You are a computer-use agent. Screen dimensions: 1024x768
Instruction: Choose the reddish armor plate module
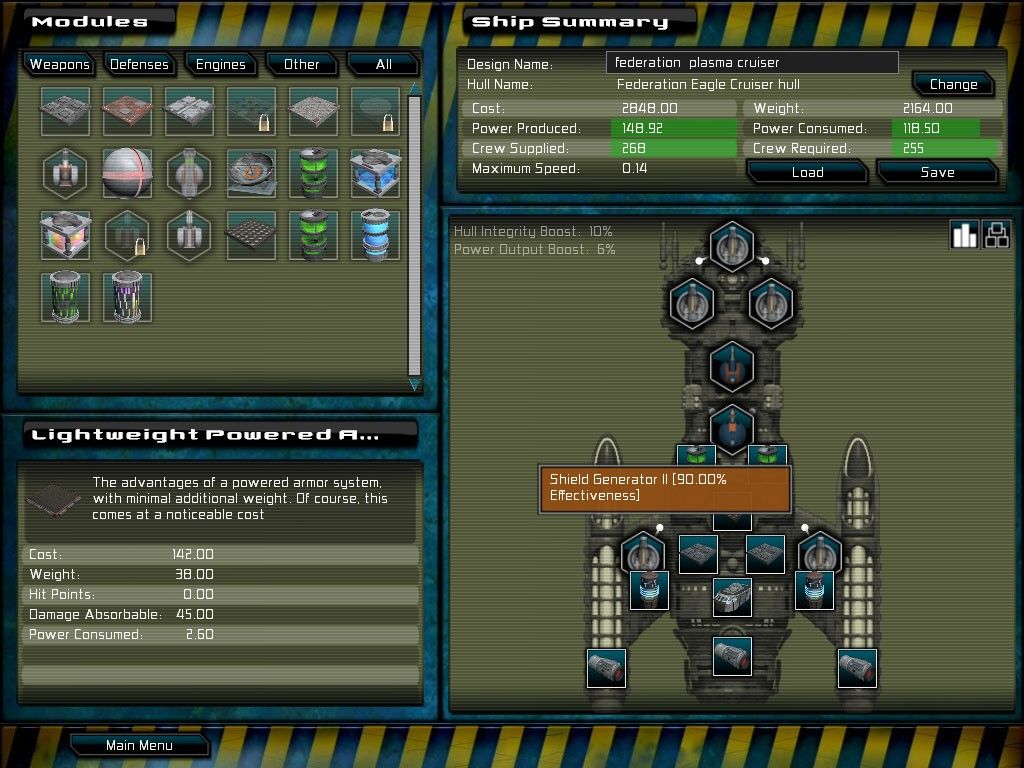coord(127,111)
